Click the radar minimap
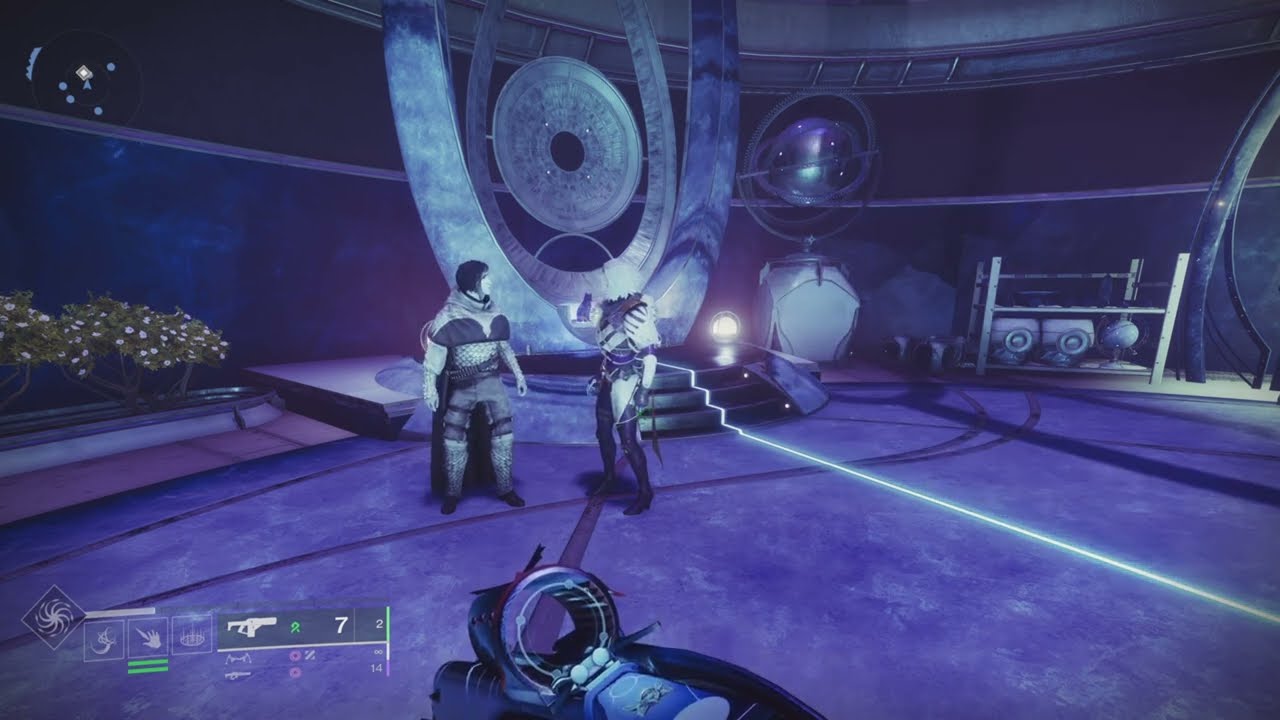This screenshot has width=1280, height=720. pos(83,81)
